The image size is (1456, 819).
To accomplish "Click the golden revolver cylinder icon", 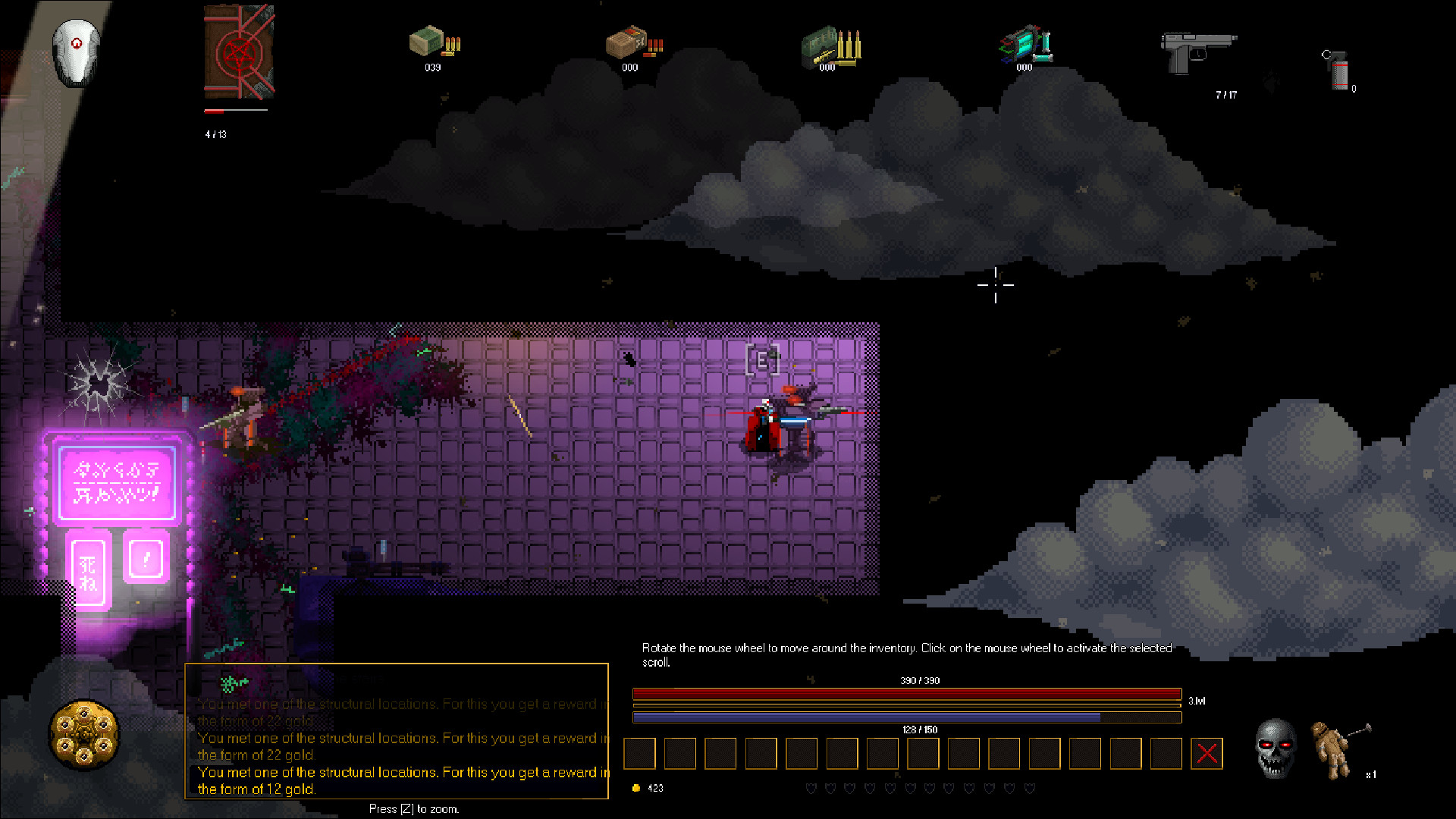I will pyautogui.click(x=84, y=734).
